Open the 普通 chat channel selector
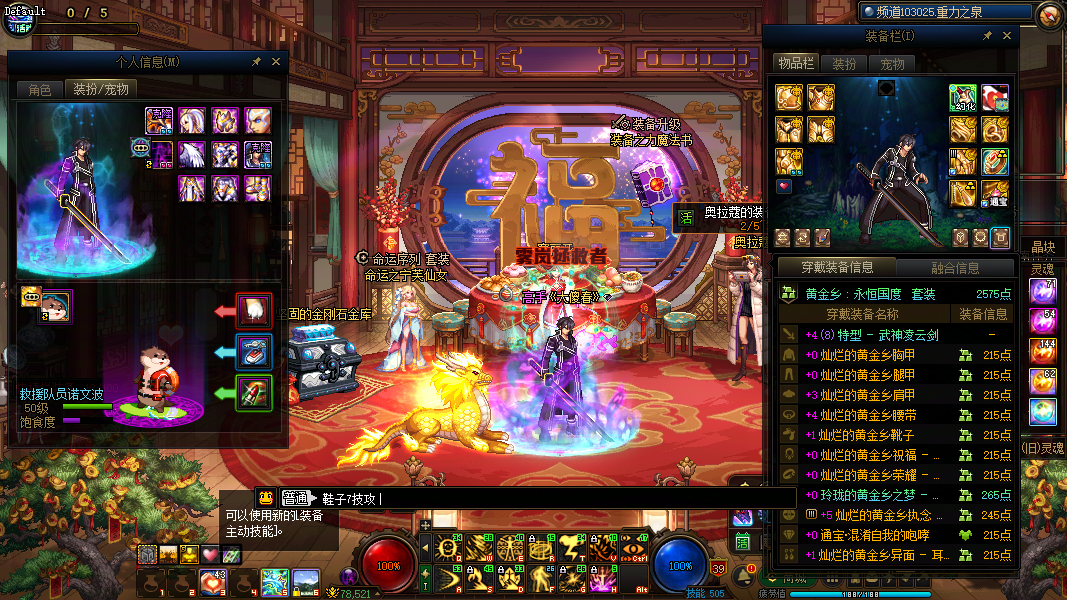1067x600 pixels. tap(294, 498)
